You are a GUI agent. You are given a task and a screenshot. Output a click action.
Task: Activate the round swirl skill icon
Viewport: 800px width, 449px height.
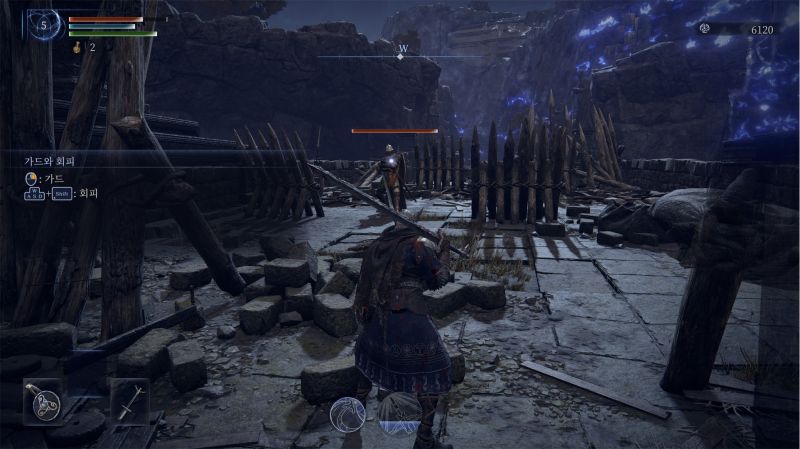tap(347, 413)
